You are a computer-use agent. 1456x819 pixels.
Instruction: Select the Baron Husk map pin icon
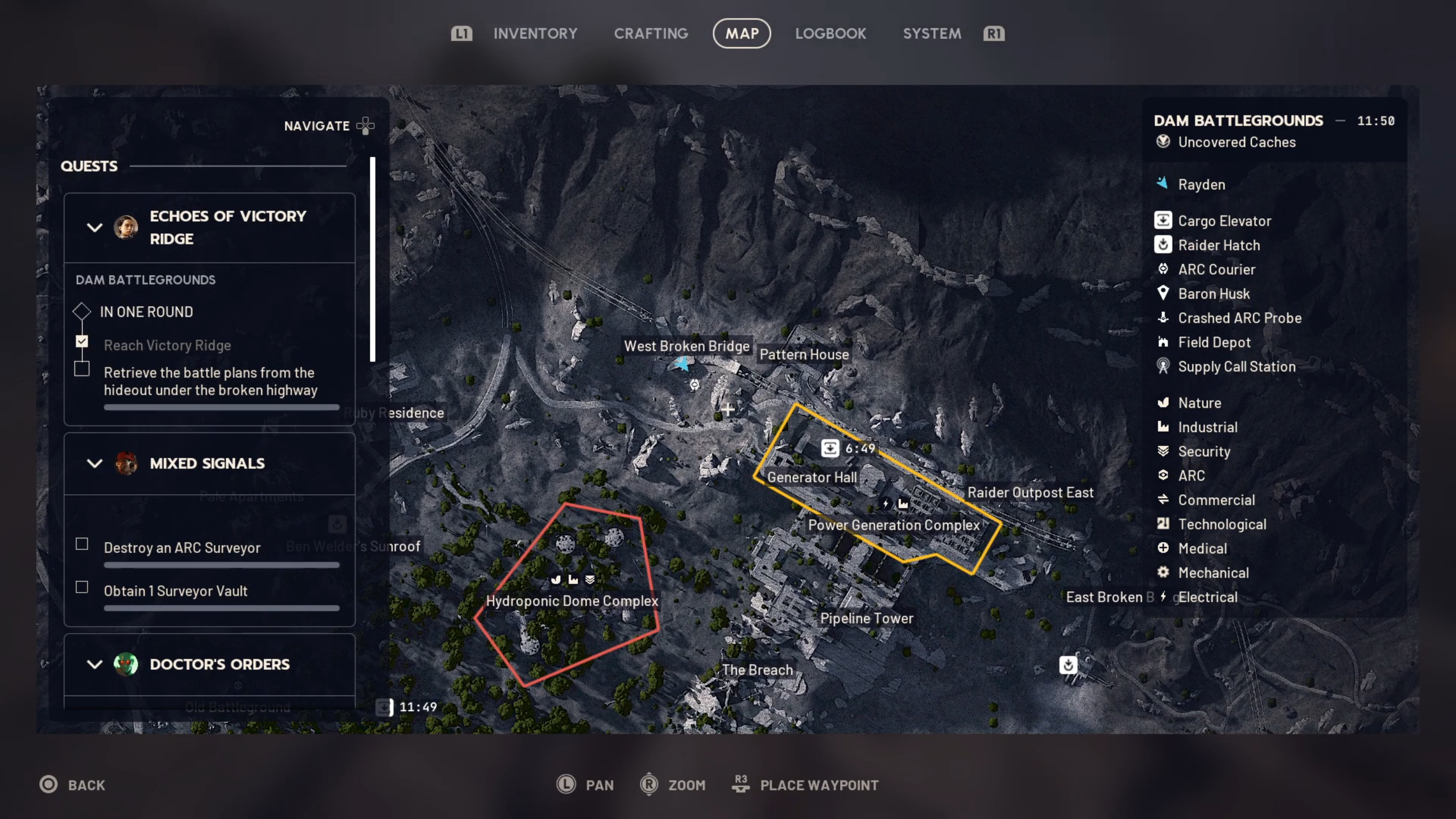pos(1164,293)
